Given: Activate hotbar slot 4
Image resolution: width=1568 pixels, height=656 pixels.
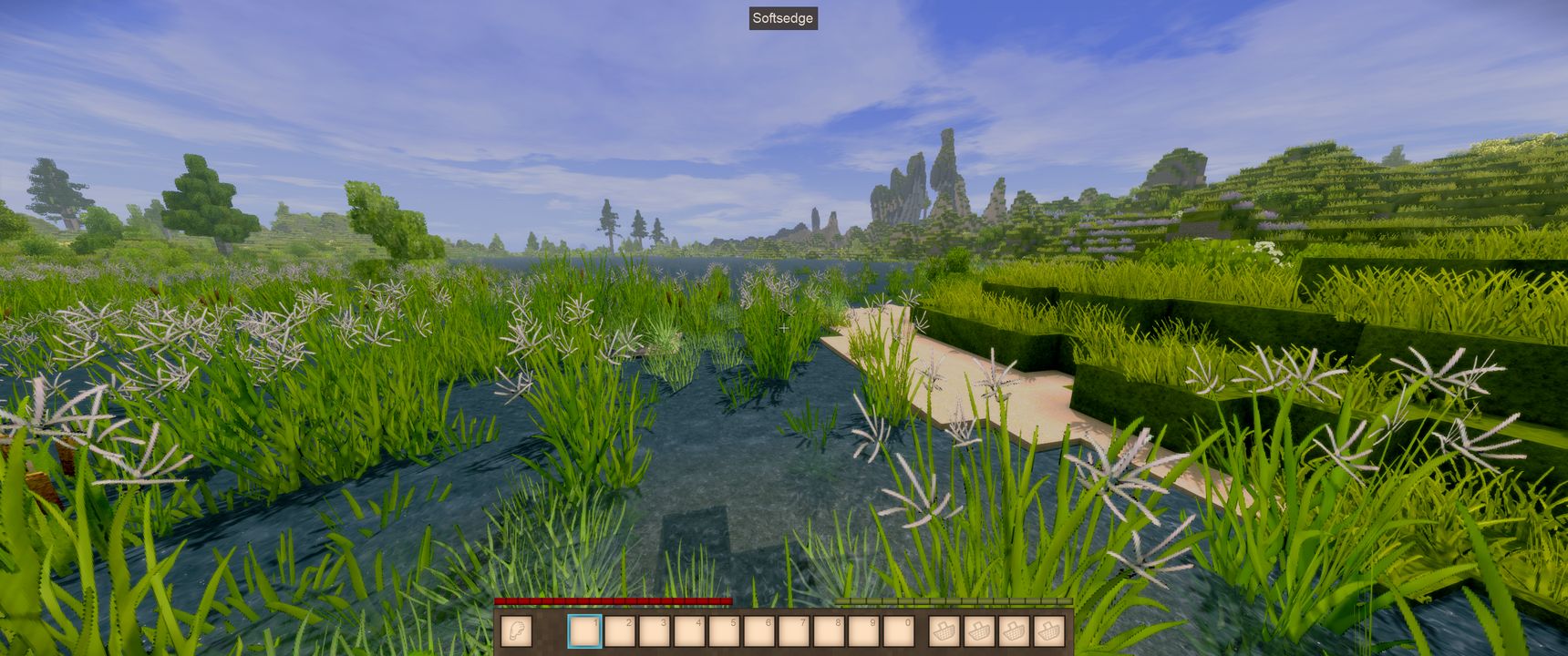Looking at the screenshot, I should tap(689, 630).
